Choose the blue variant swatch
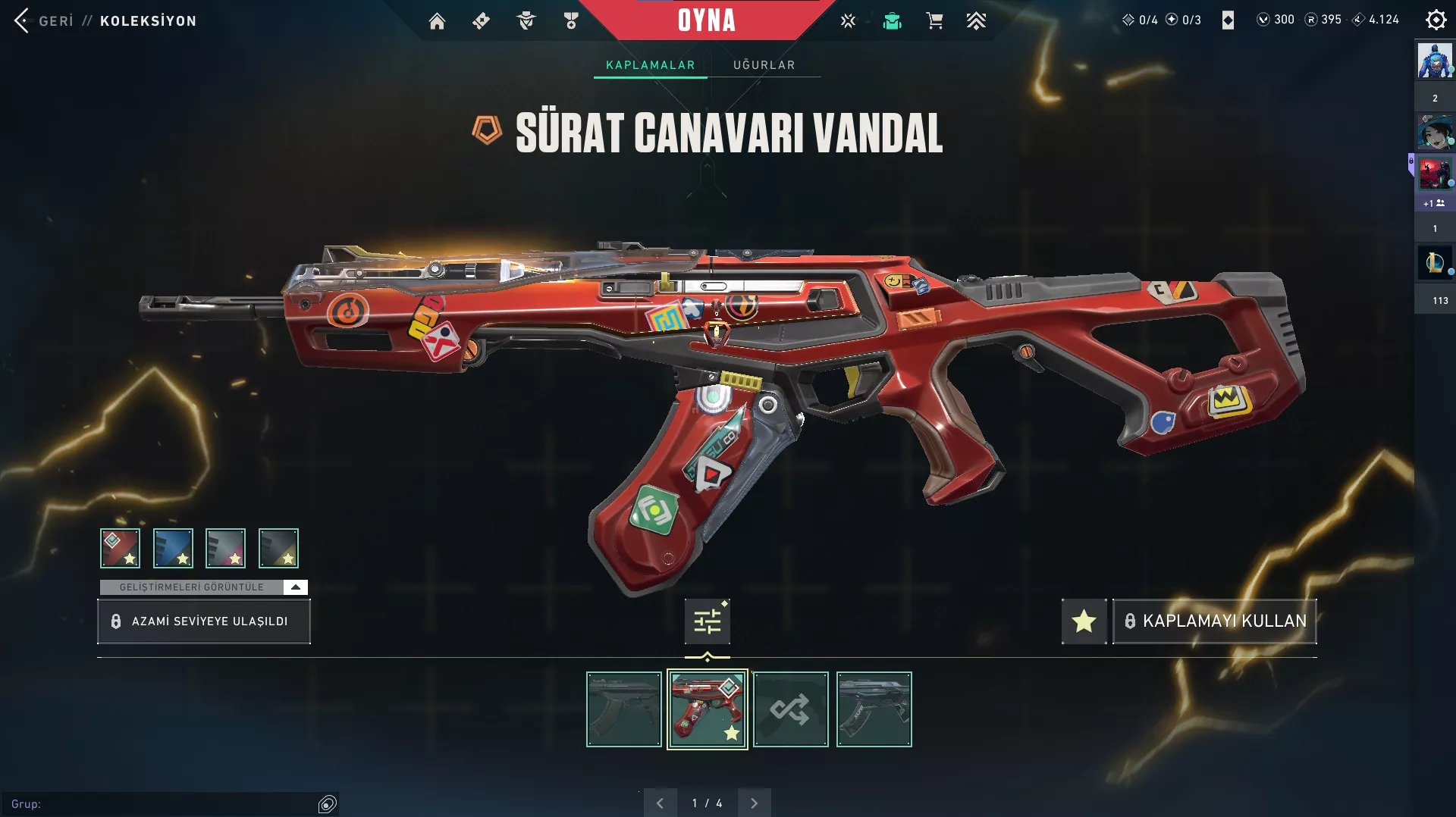 173,548
